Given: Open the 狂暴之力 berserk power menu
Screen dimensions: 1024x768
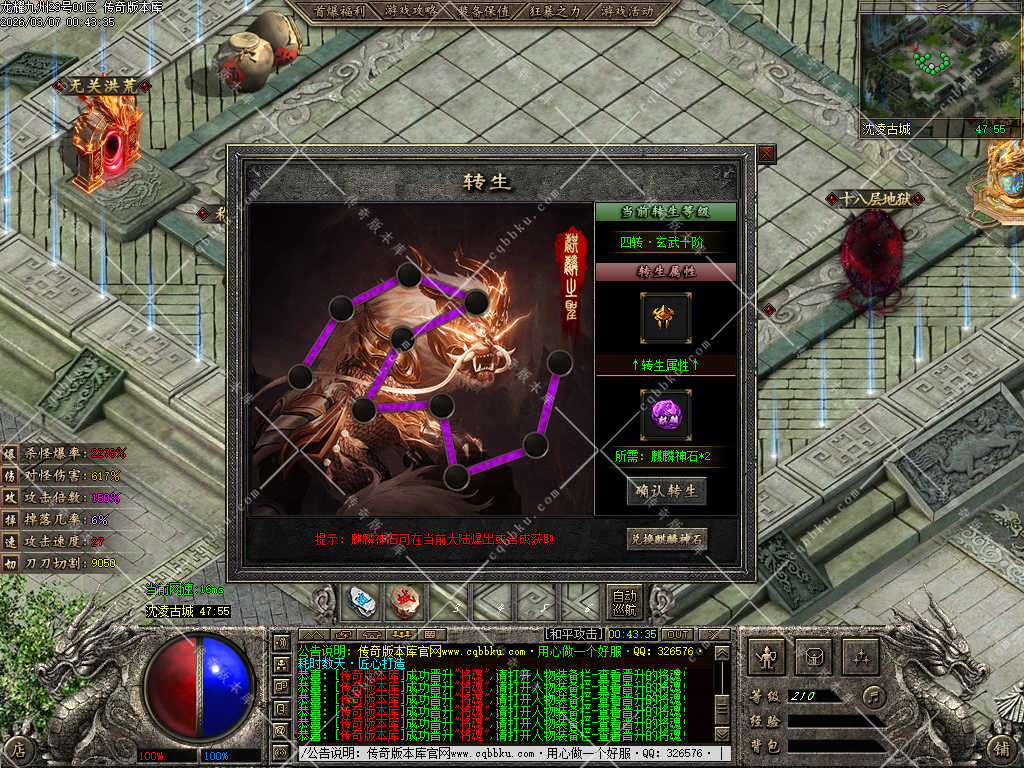Looking at the screenshot, I should coord(553,11).
